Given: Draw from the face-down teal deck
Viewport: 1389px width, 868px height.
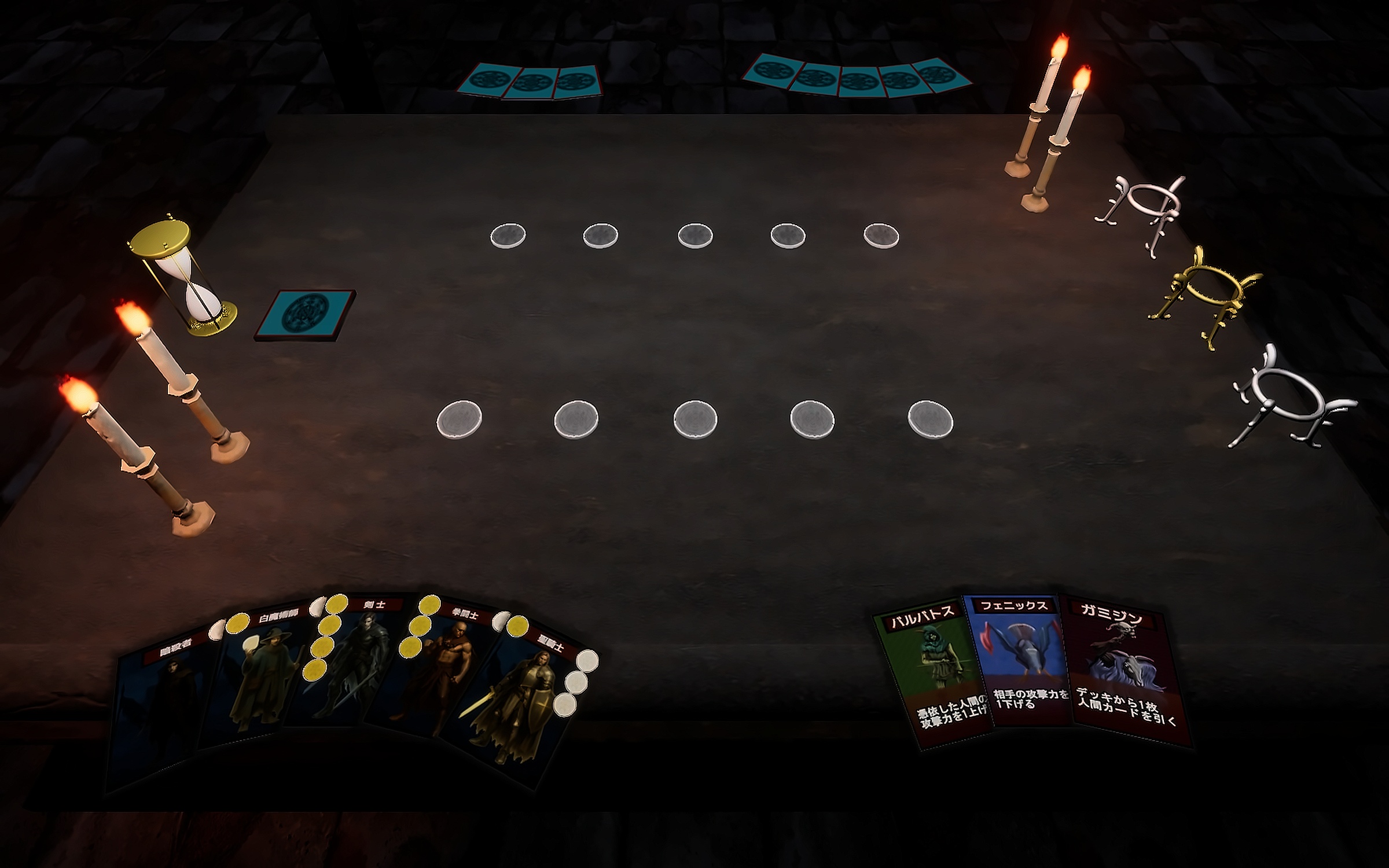Looking at the screenshot, I should click(x=306, y=314).
